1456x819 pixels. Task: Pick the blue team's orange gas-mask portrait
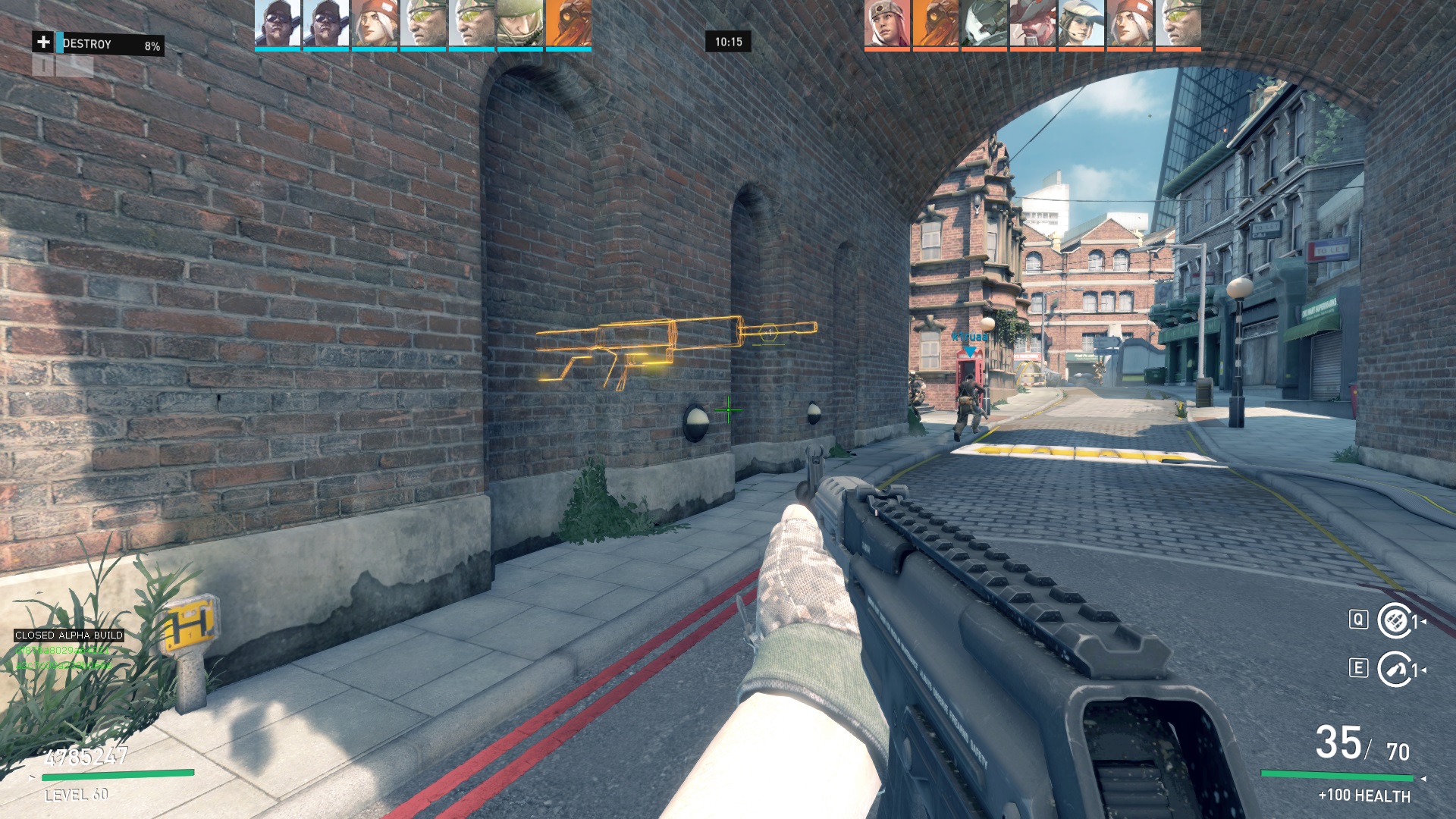569,24
